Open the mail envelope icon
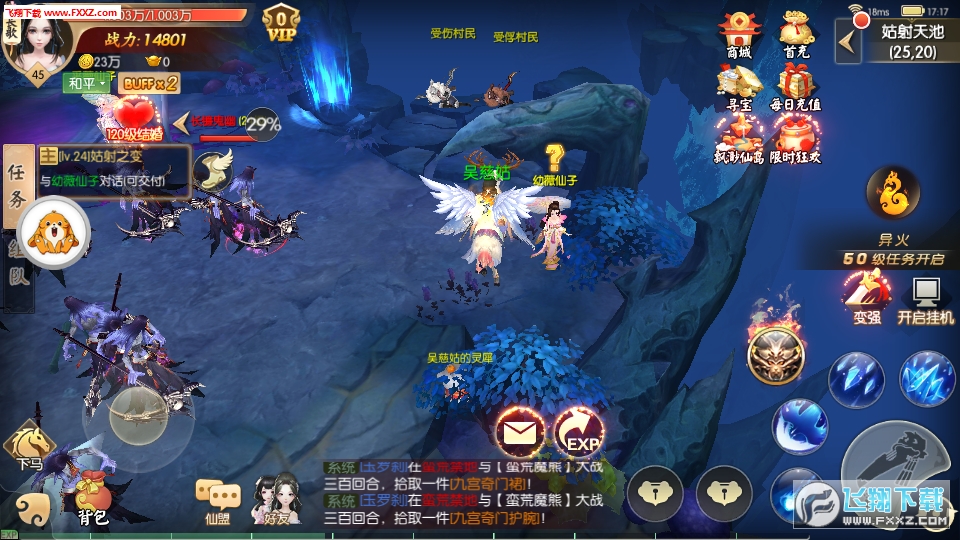Image resolution: width=960 pixels, height=540 pixels. click(519, 433)
